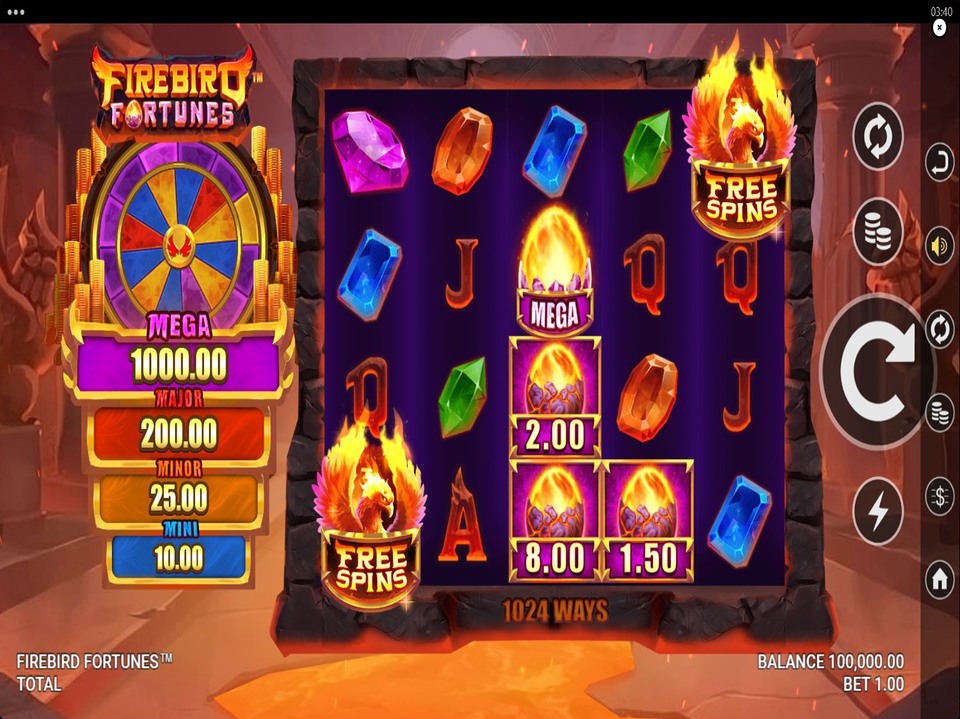960x719 pixels.
Task: Open autoplay with the large two-arrow cycle button
Action: (x=878, y=137)
